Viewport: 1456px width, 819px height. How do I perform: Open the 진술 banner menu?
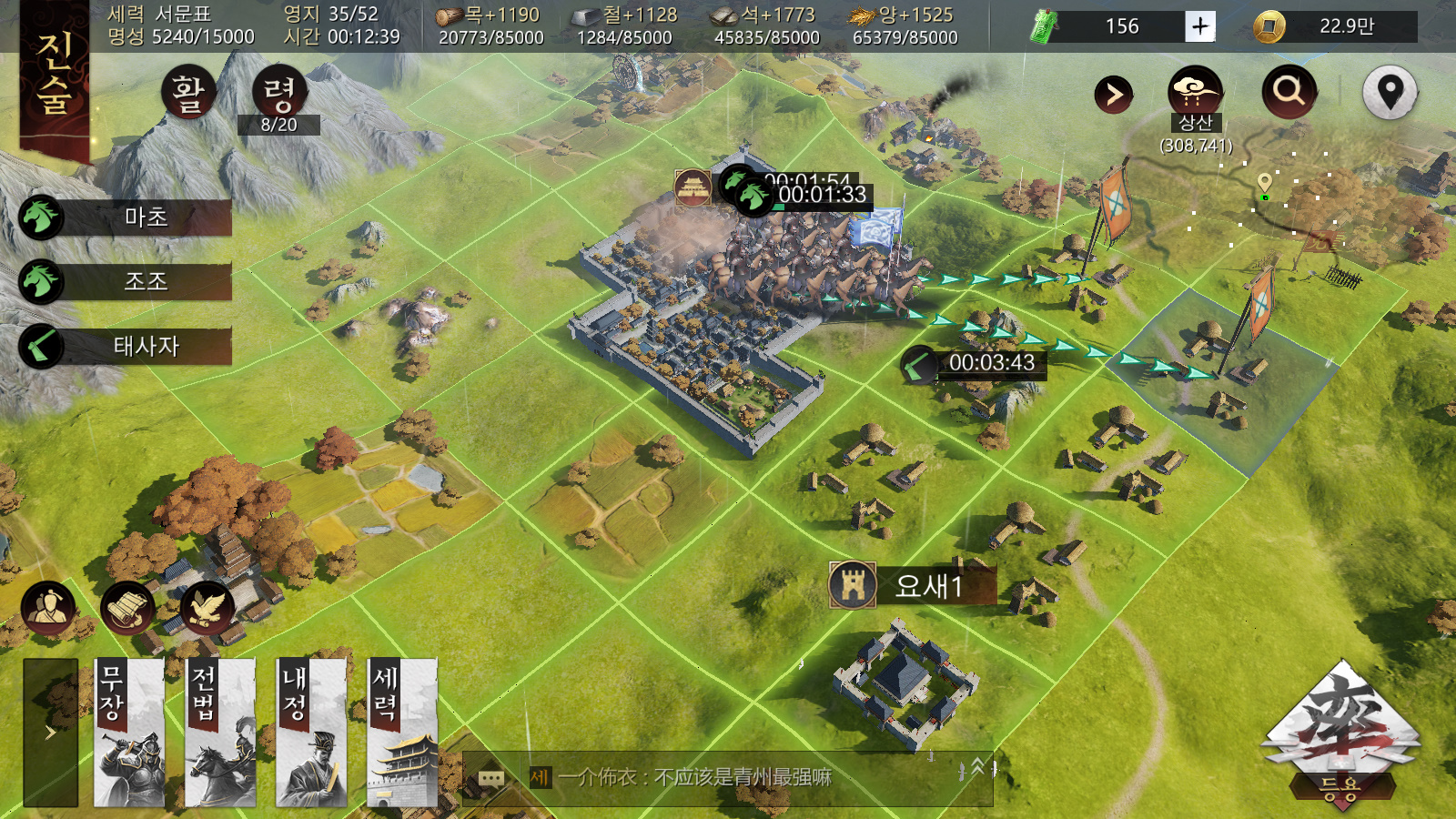(x=55, y=77)
